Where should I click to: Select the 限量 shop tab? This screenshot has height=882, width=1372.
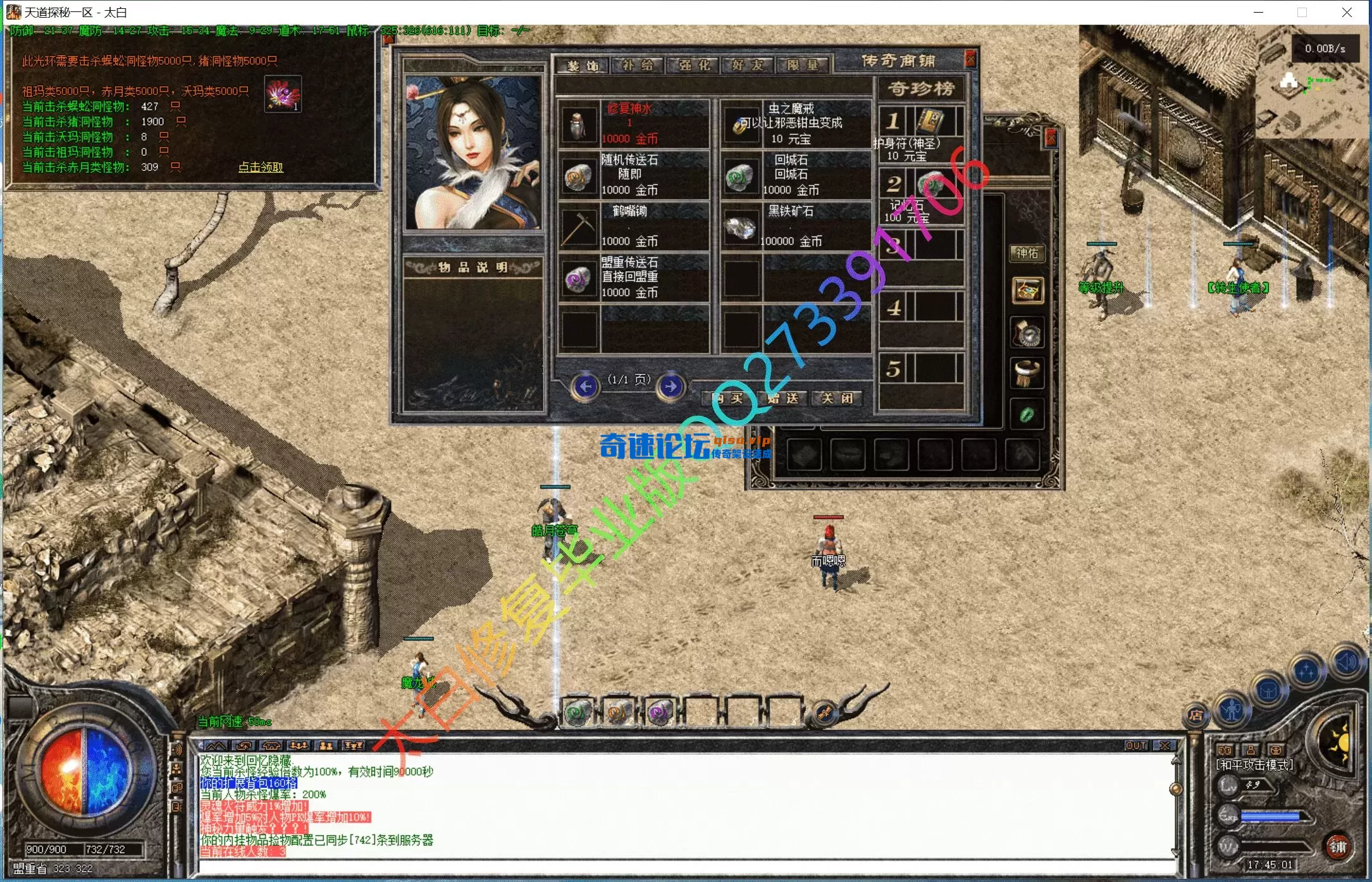point(802,65)
